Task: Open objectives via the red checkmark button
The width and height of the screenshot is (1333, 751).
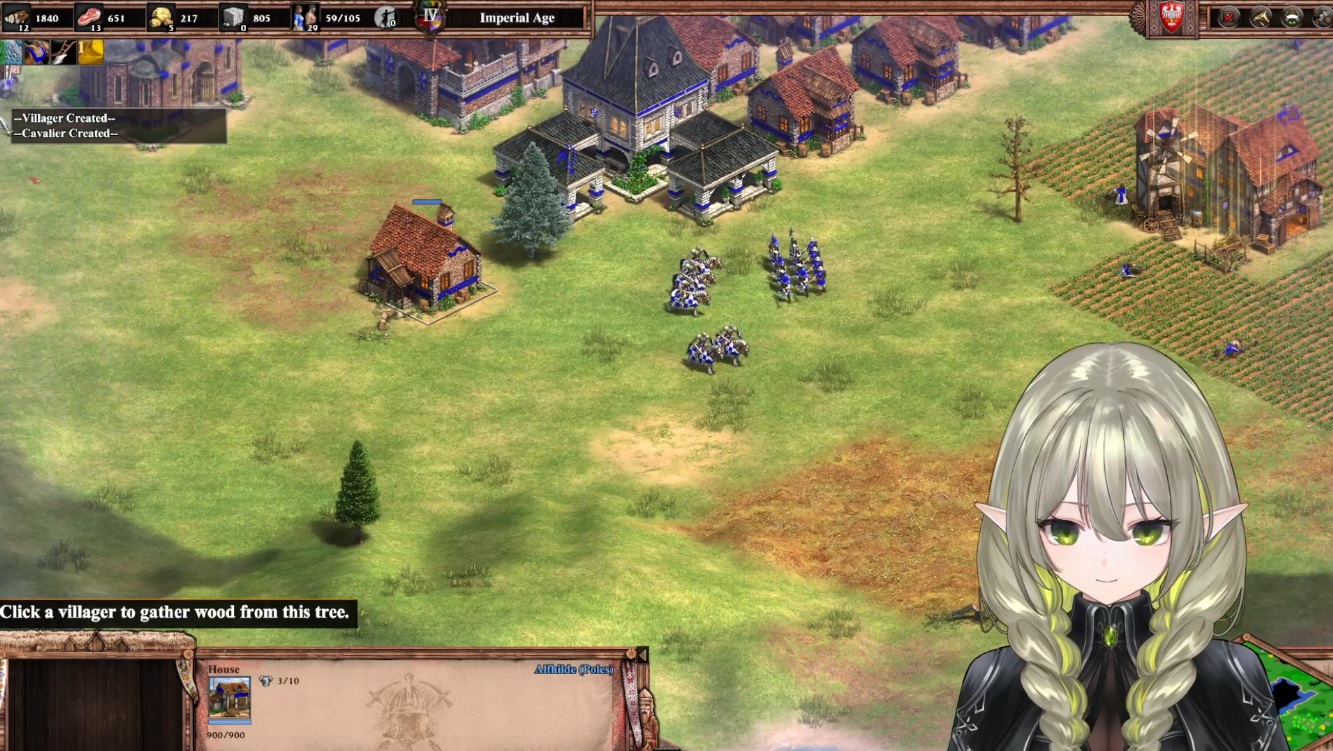Action: 1229,17
